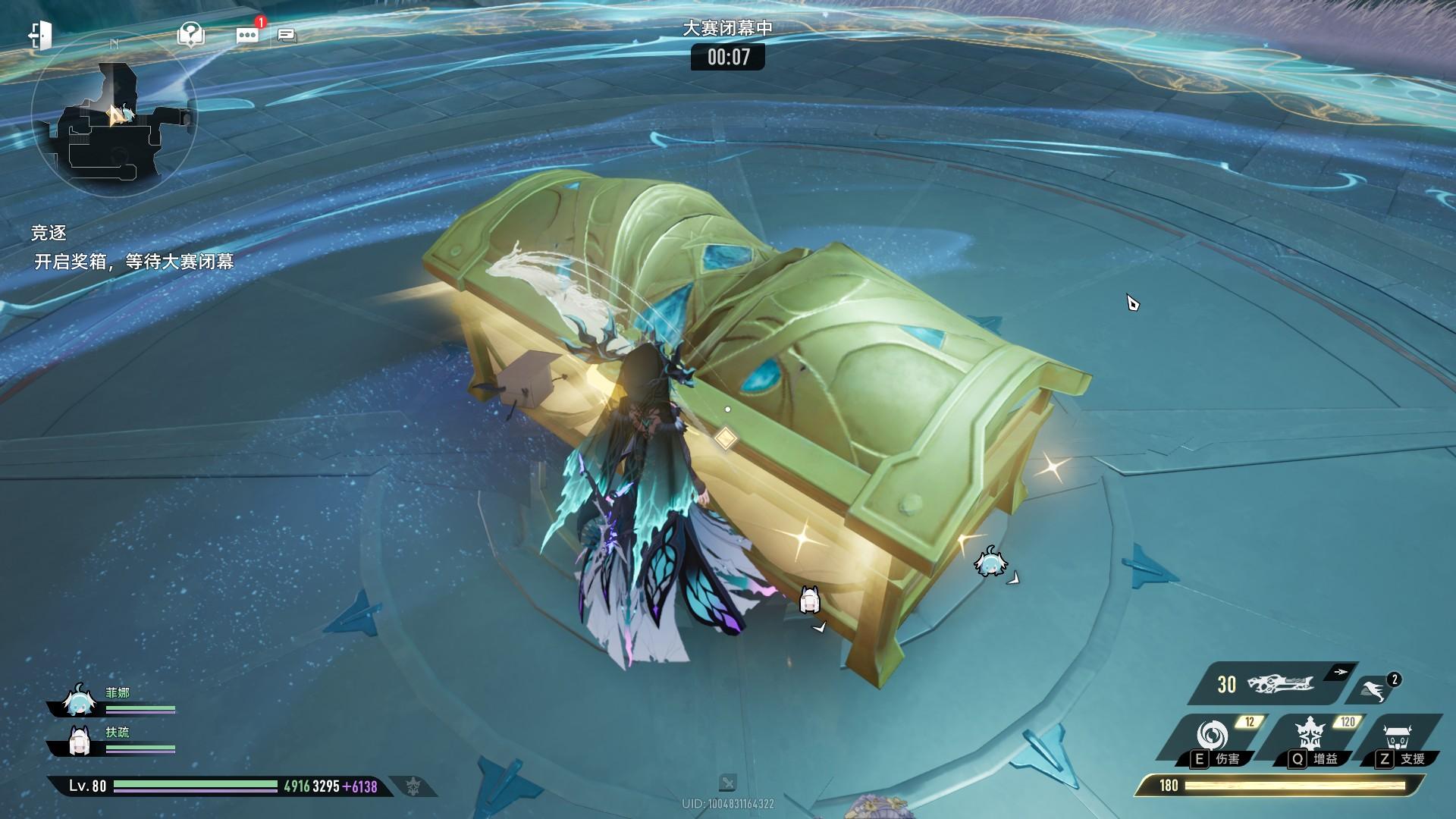
Task: Click the emblem beside the health bar
Action: point(412,786)
